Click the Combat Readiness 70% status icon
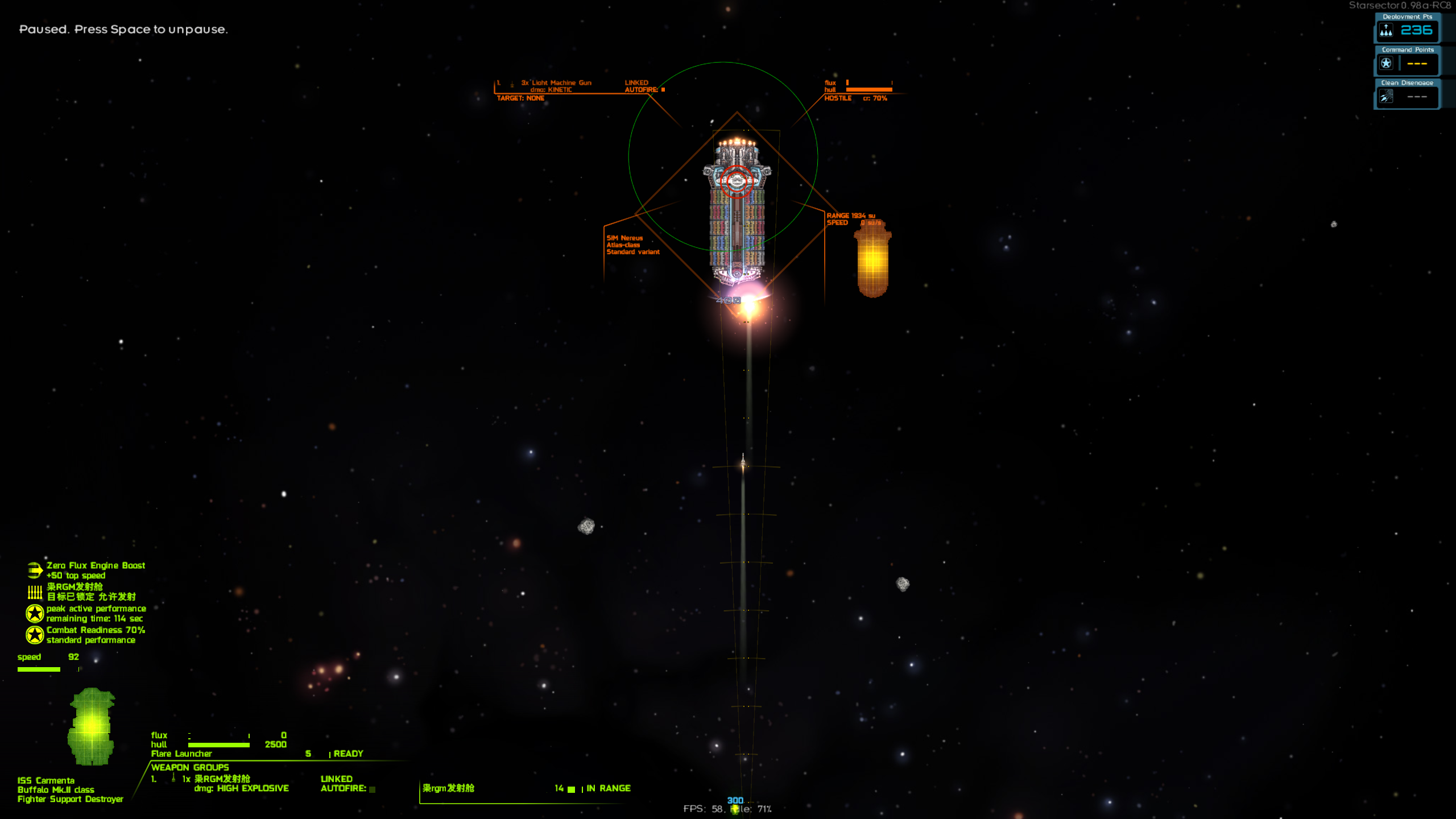Image resolution: width=1456 pixels, height=819 pixels. coord(35,635)
